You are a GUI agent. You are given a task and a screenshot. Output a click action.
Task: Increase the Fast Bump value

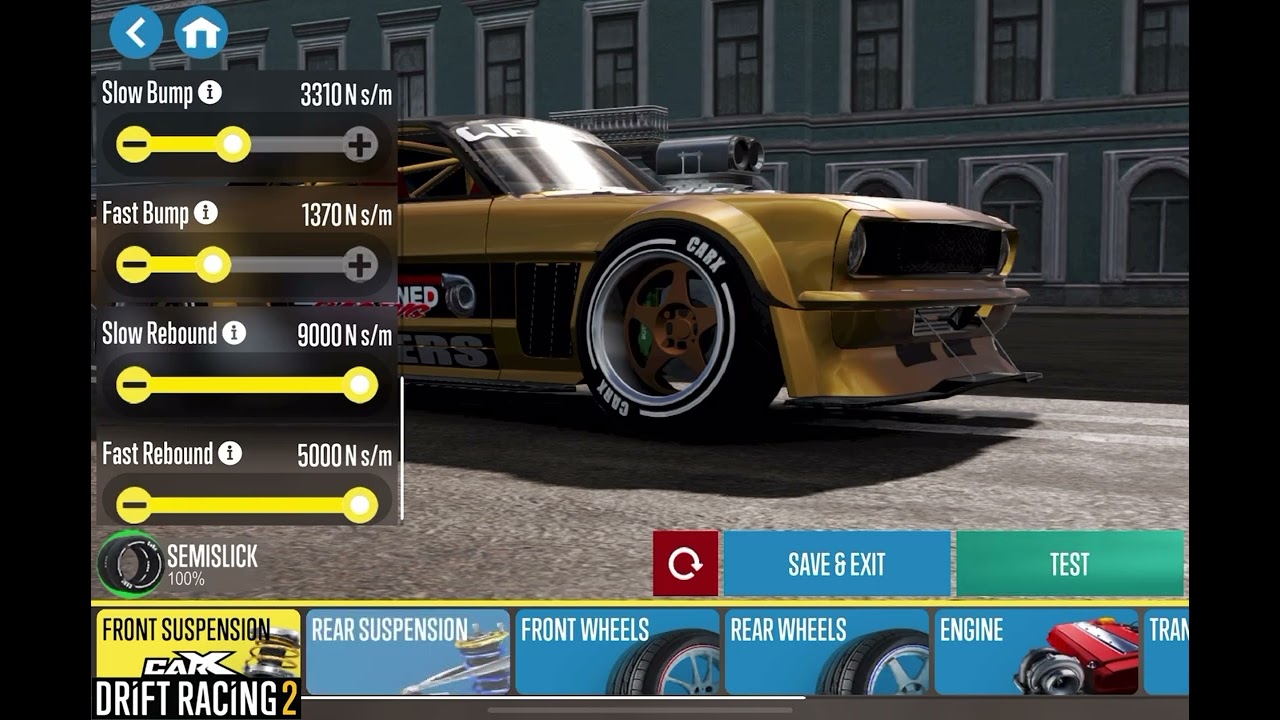coord(360,265)
